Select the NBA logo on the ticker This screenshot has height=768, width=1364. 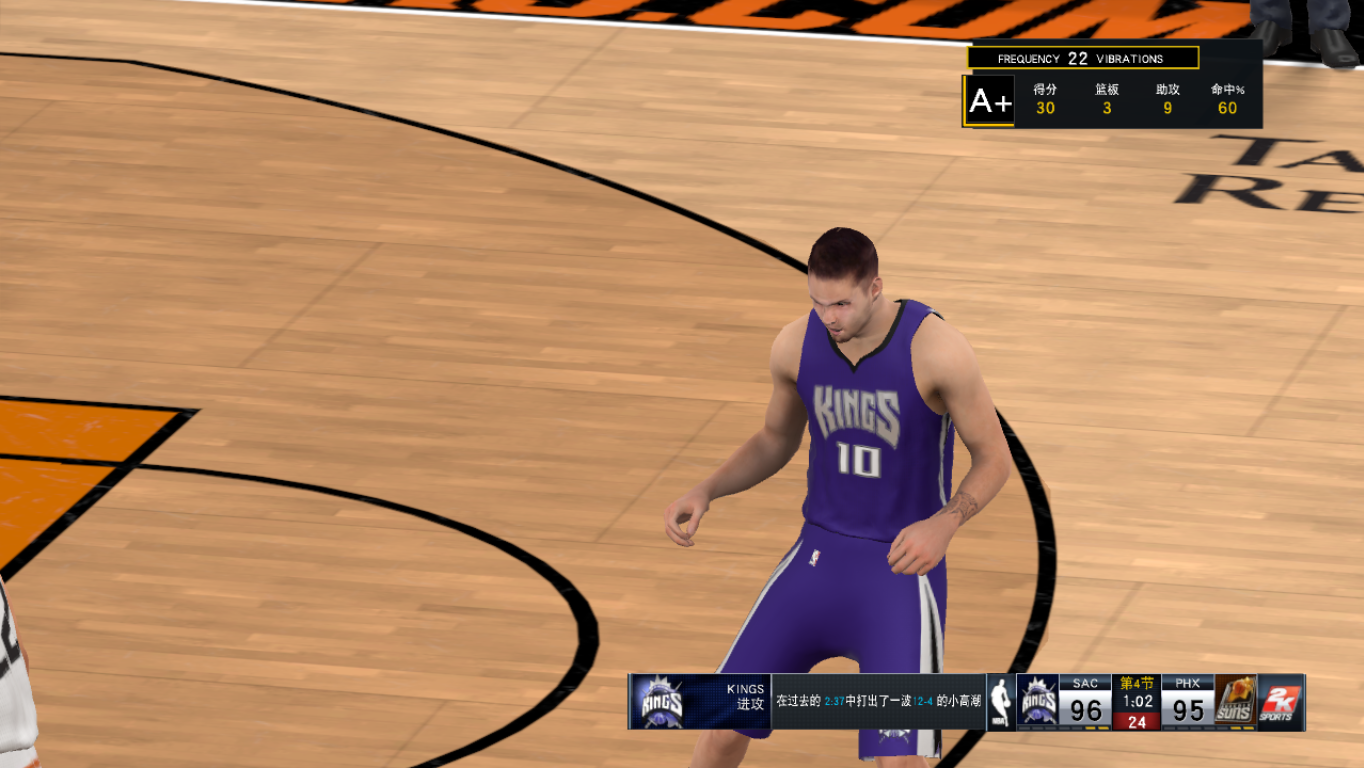1003,704
